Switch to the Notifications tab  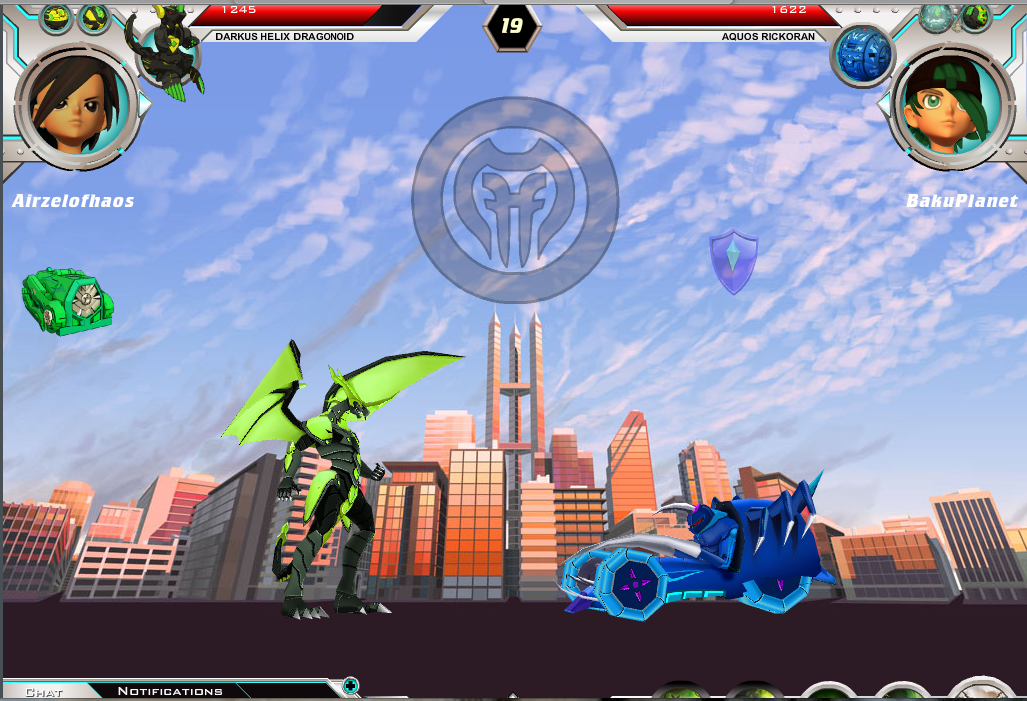tap(169, 691)
